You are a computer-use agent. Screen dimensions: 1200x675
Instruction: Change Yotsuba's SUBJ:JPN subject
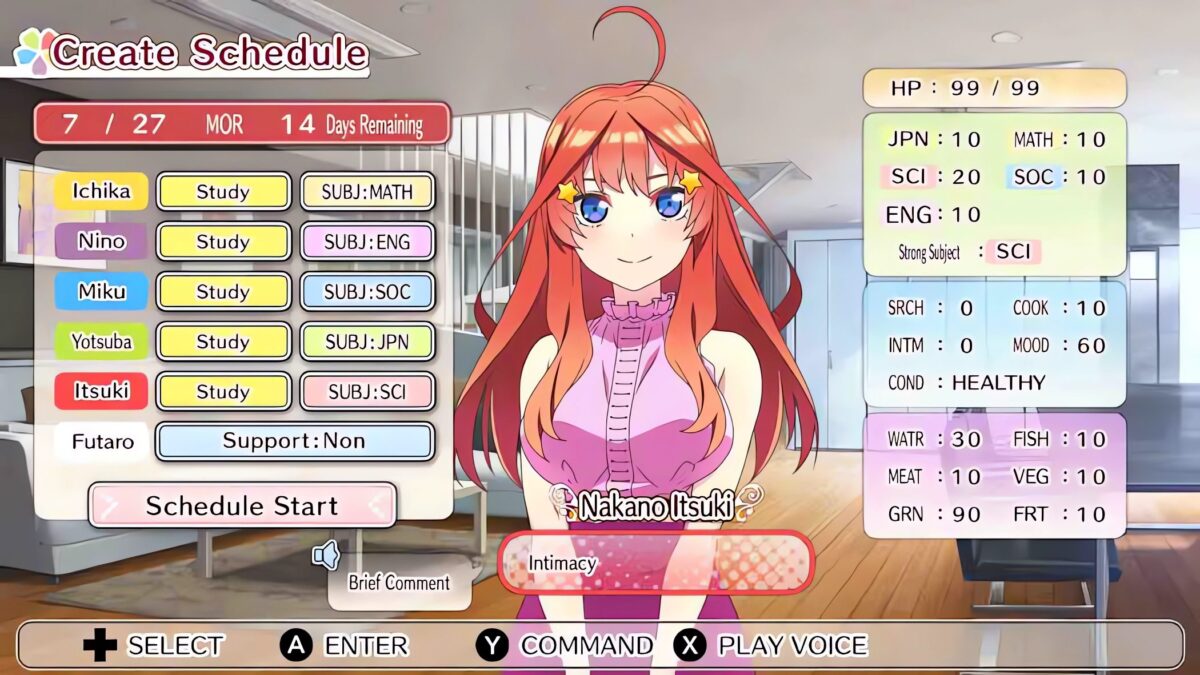point(368,342)
